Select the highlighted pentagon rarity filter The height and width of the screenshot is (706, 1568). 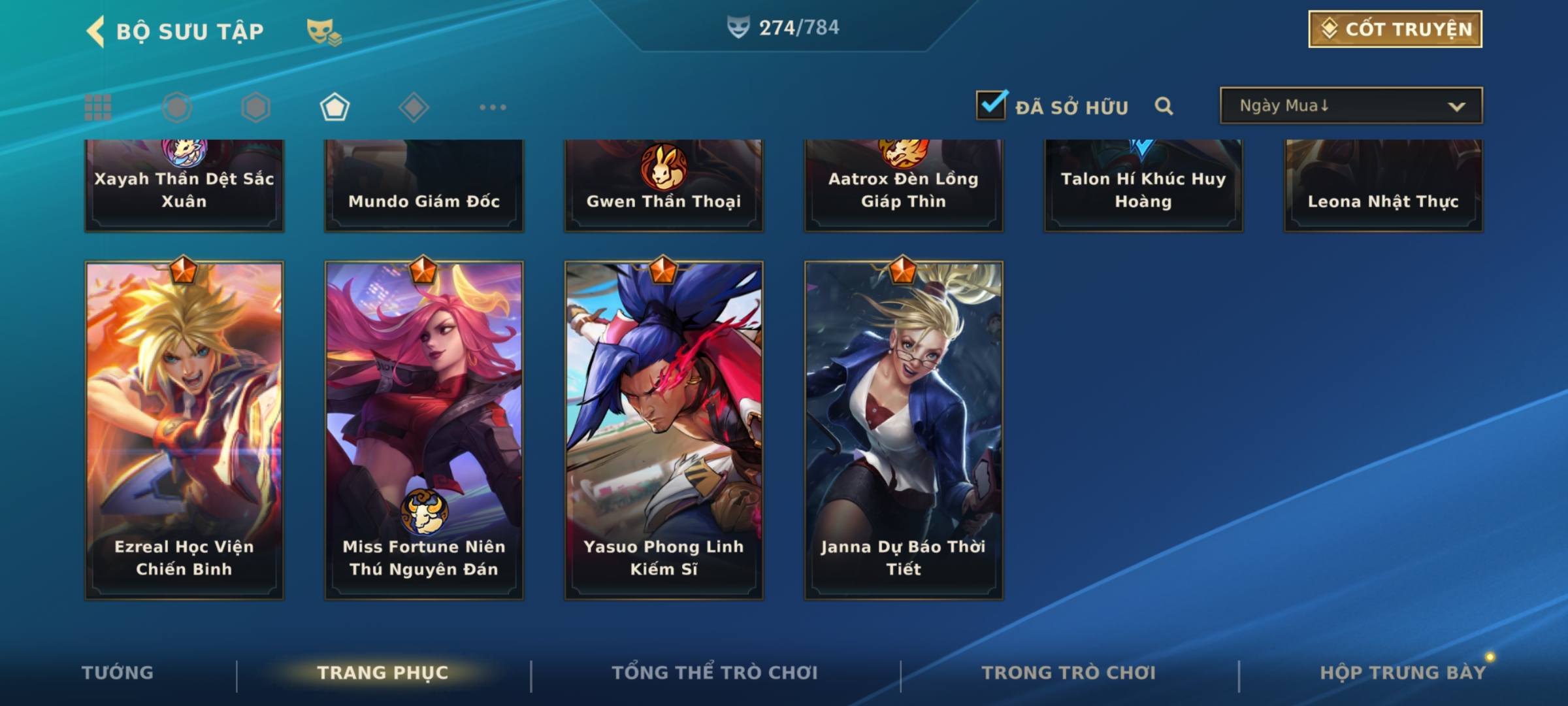tap(335, 107)
